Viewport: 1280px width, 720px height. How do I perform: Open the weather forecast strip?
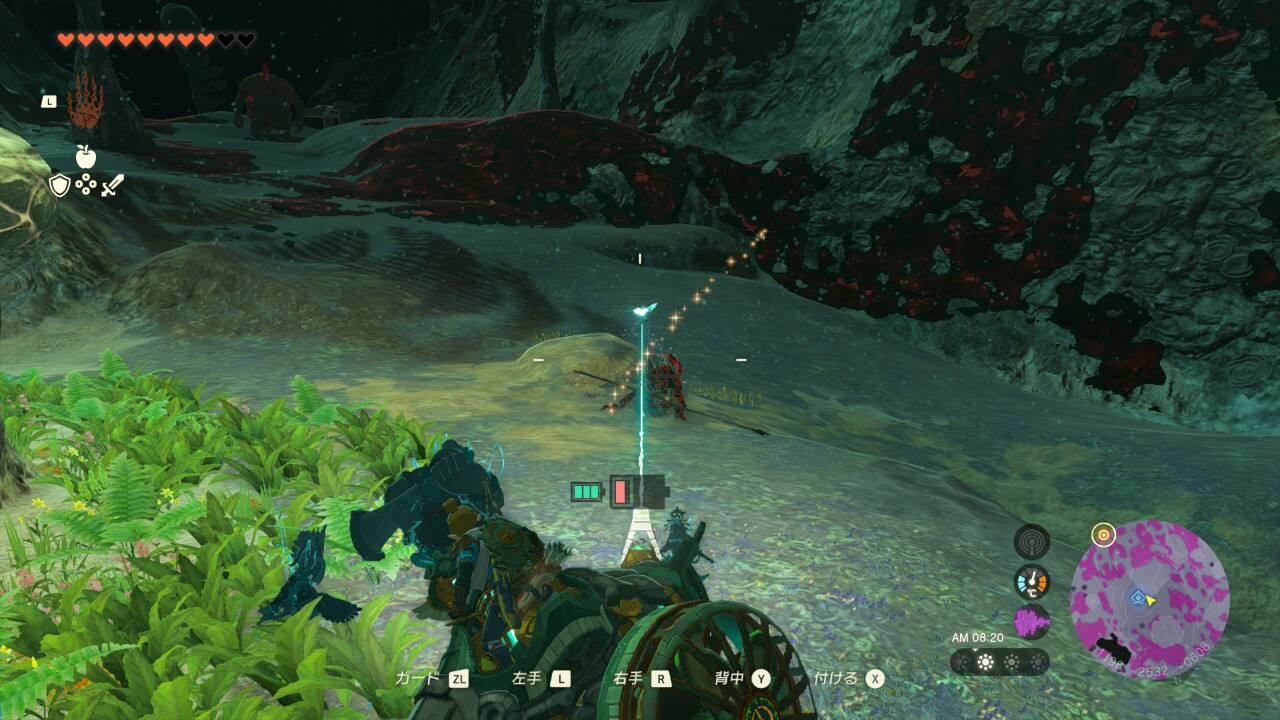(999, 662)
